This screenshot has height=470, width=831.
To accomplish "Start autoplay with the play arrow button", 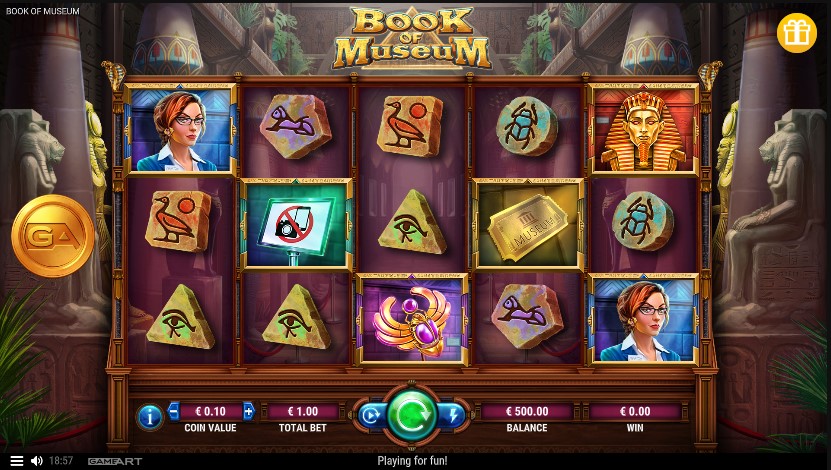I will pos(369,415).
